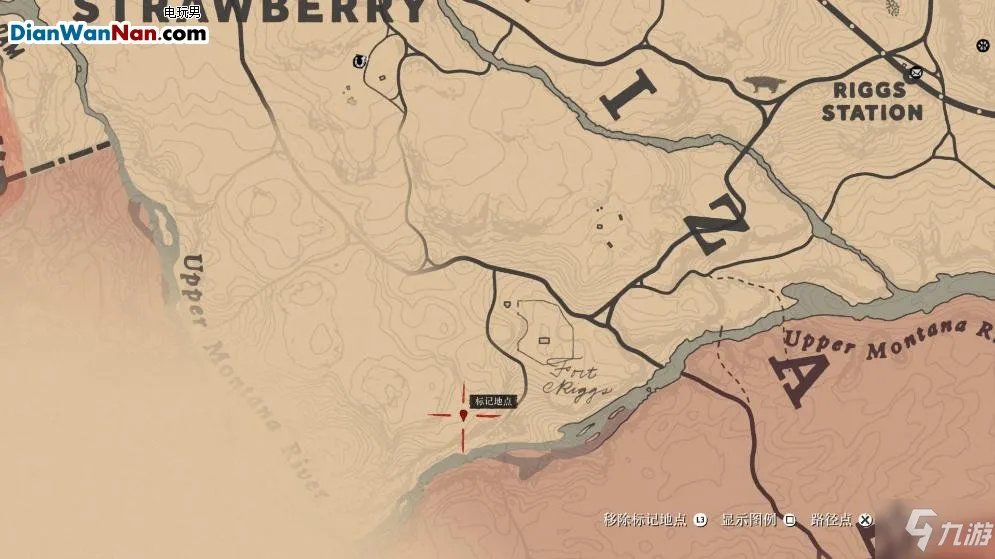Choose the animal silhouette marker near Riggs Station

(x=766, y=87)
